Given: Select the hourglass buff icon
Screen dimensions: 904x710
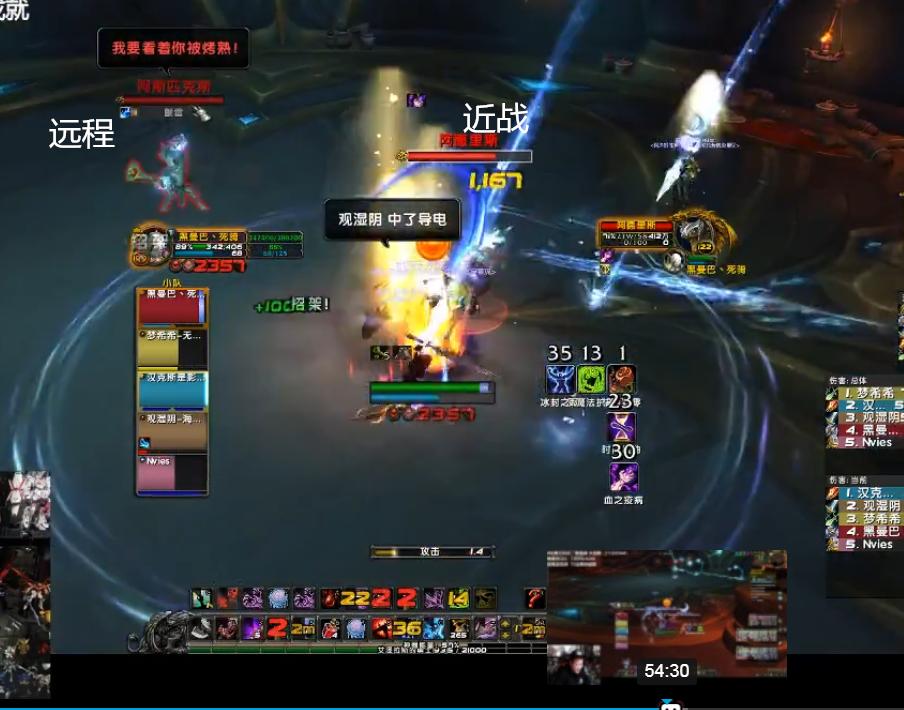Looking at the screenshot, I should [x=622, y=428].
